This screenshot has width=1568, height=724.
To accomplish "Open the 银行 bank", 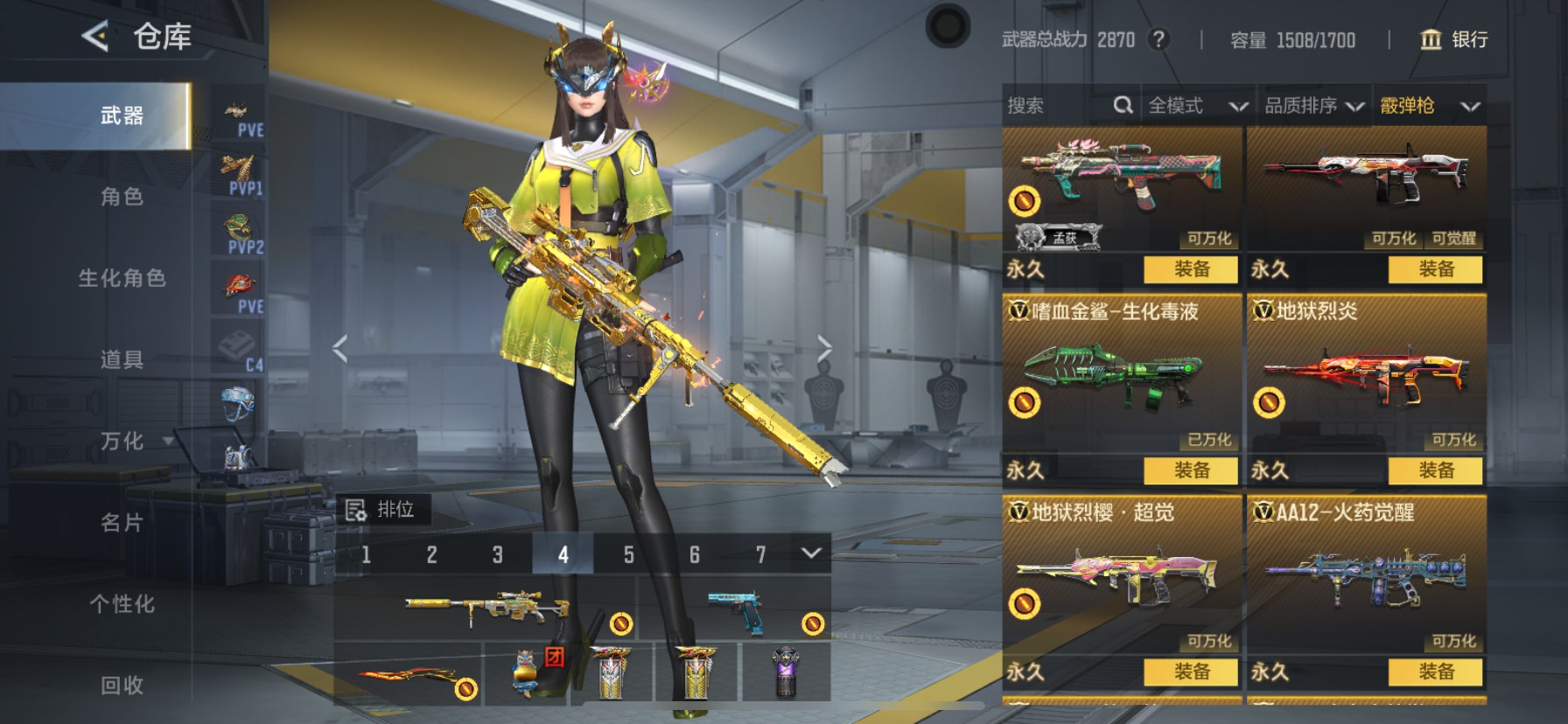I will (1454, 39).
